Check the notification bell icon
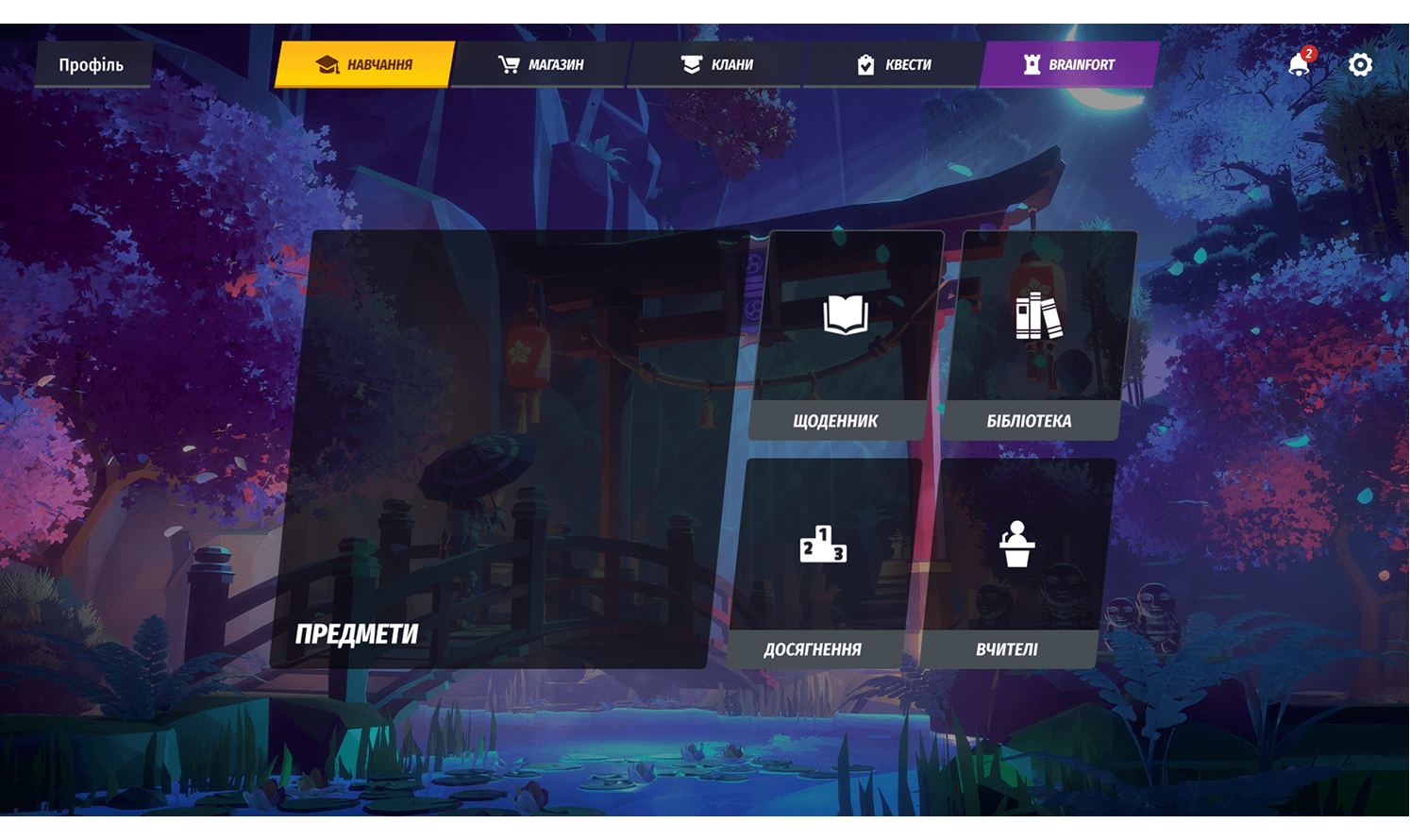 click(x=1299, y=65)
